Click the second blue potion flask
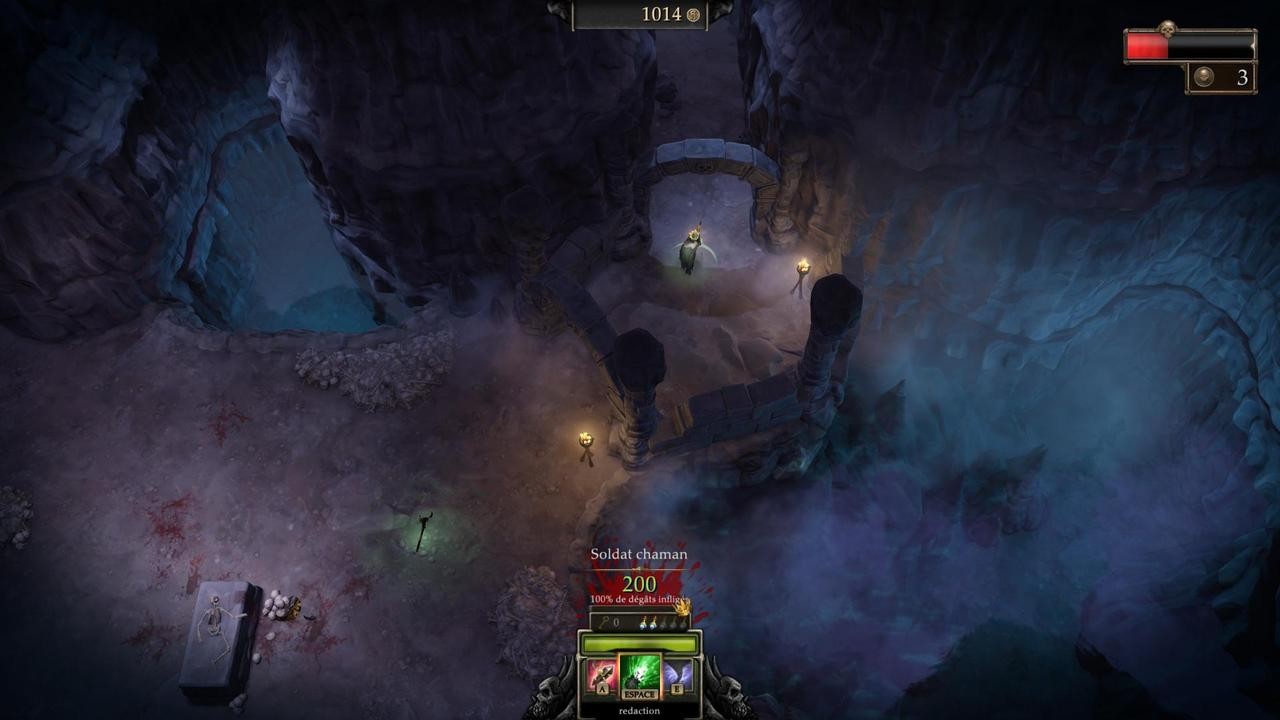This screenshot has width=1280, height=720. [x=653, y=623]
